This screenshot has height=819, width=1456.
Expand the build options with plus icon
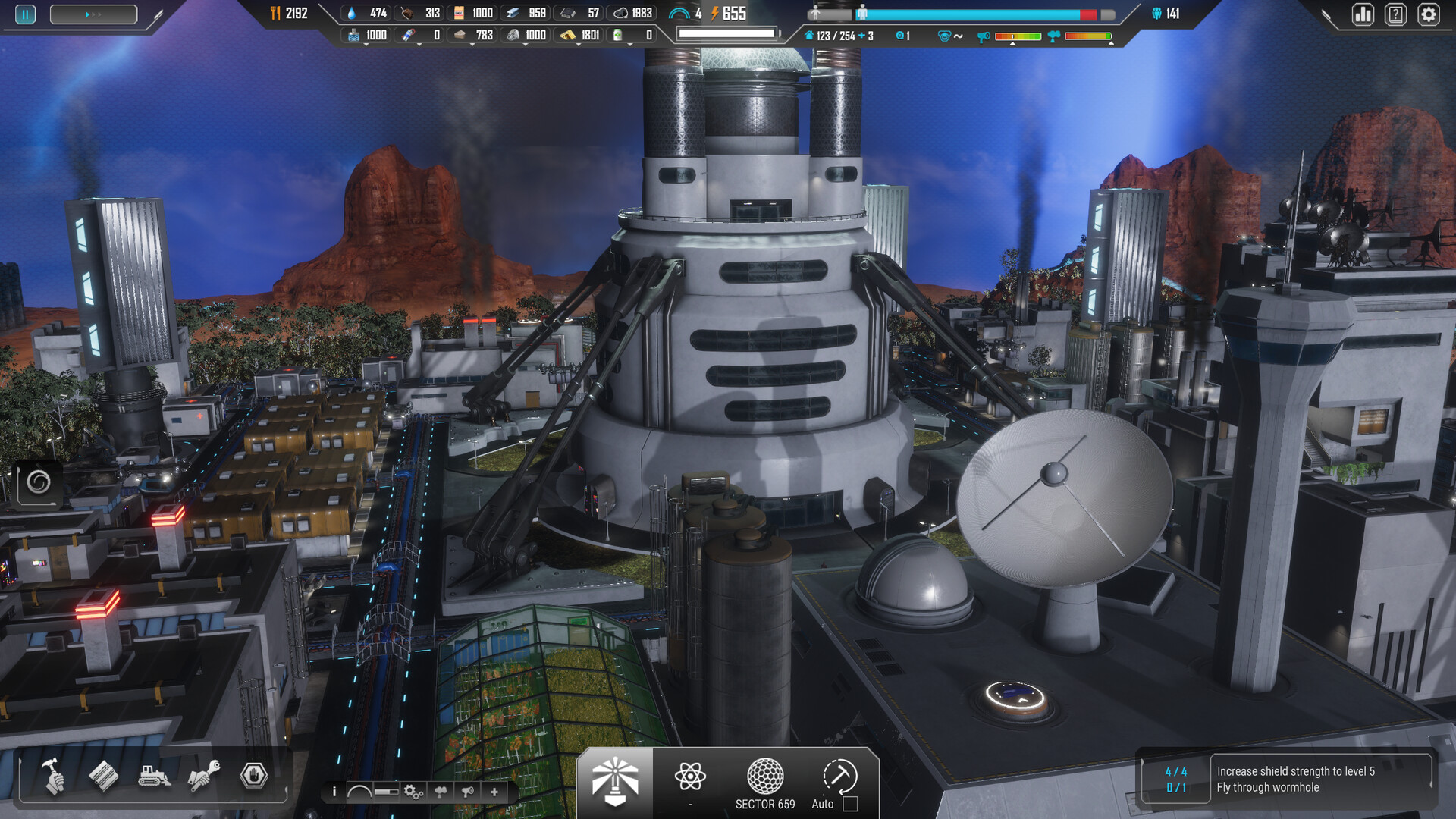pyautogui.click(x=494, y=792)
